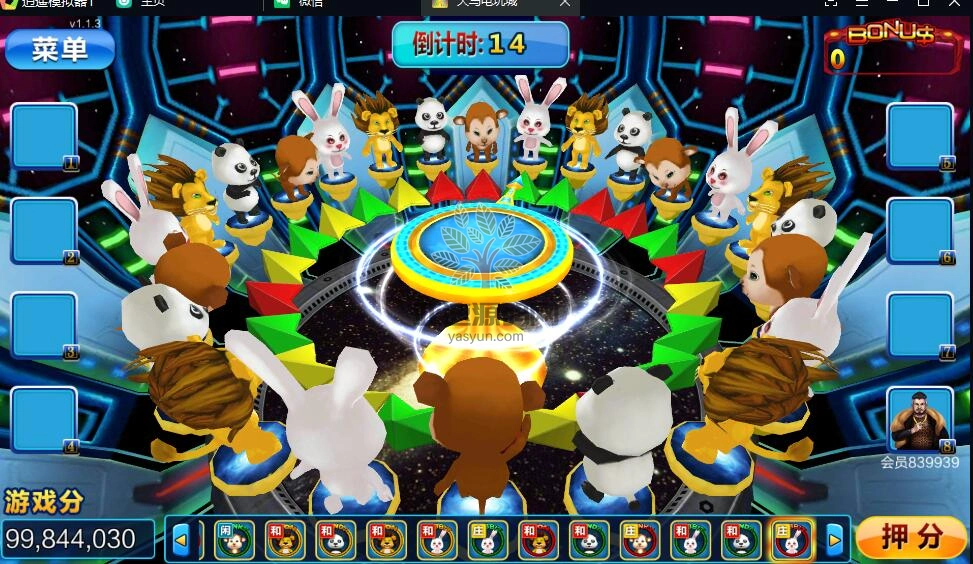Select player seat number 1
The width and height of the screenshot is (973, 564).
pyautogui.click(x=44, y=136)
